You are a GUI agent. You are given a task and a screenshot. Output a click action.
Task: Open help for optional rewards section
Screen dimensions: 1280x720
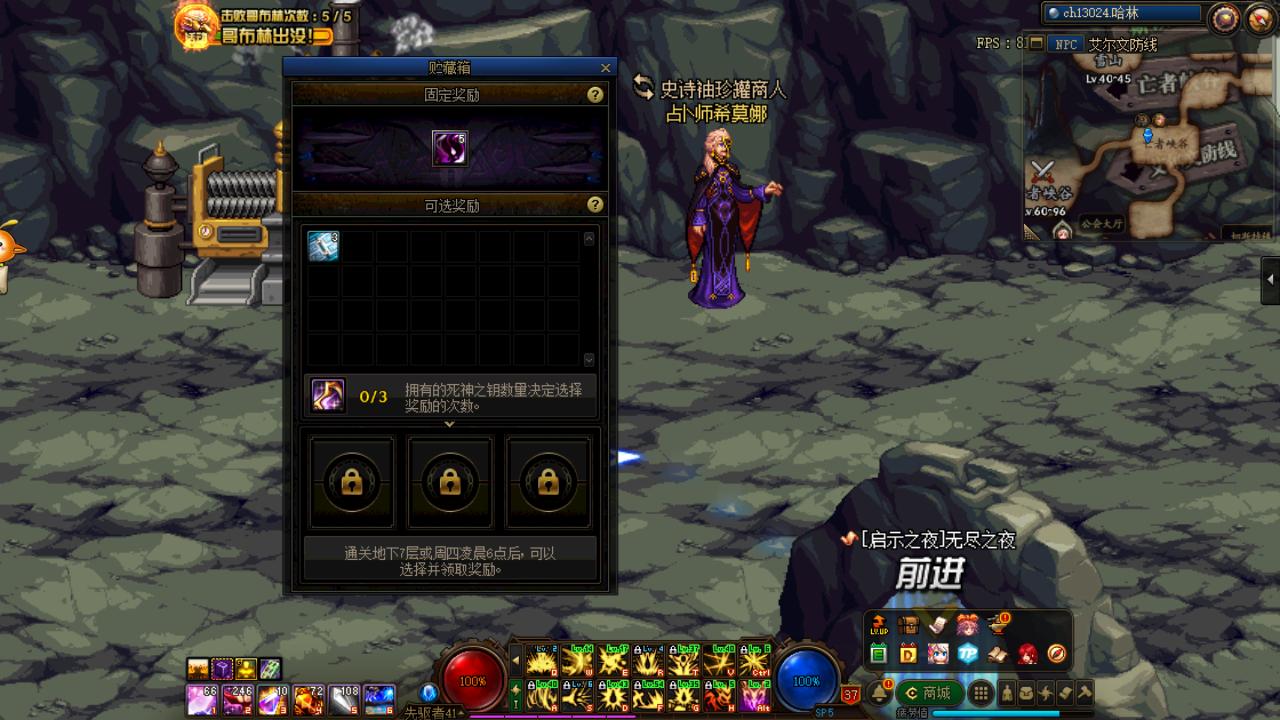coord(595,205)
